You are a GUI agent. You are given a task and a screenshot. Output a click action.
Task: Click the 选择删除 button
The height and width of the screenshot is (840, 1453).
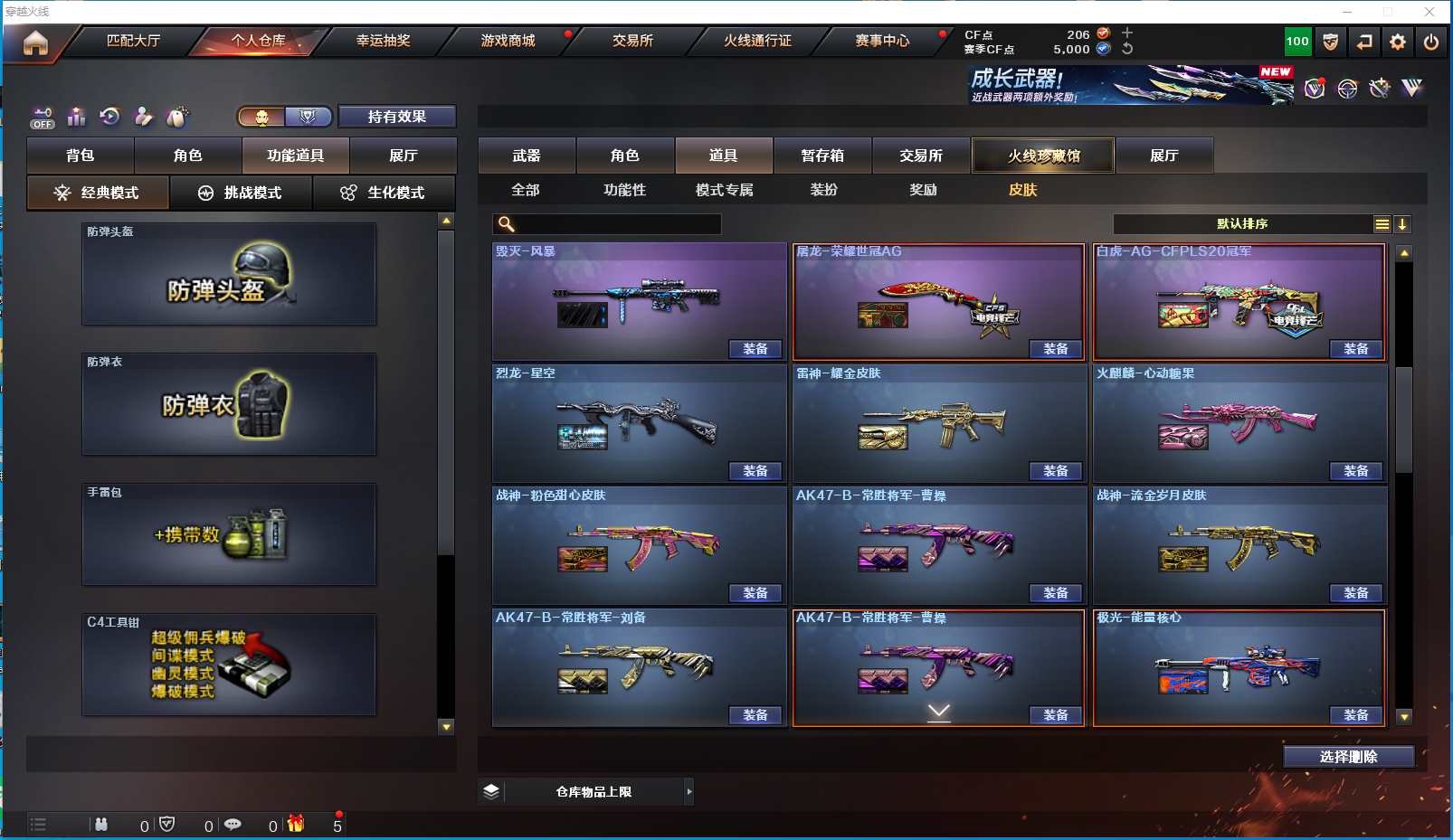[1348, 757]
